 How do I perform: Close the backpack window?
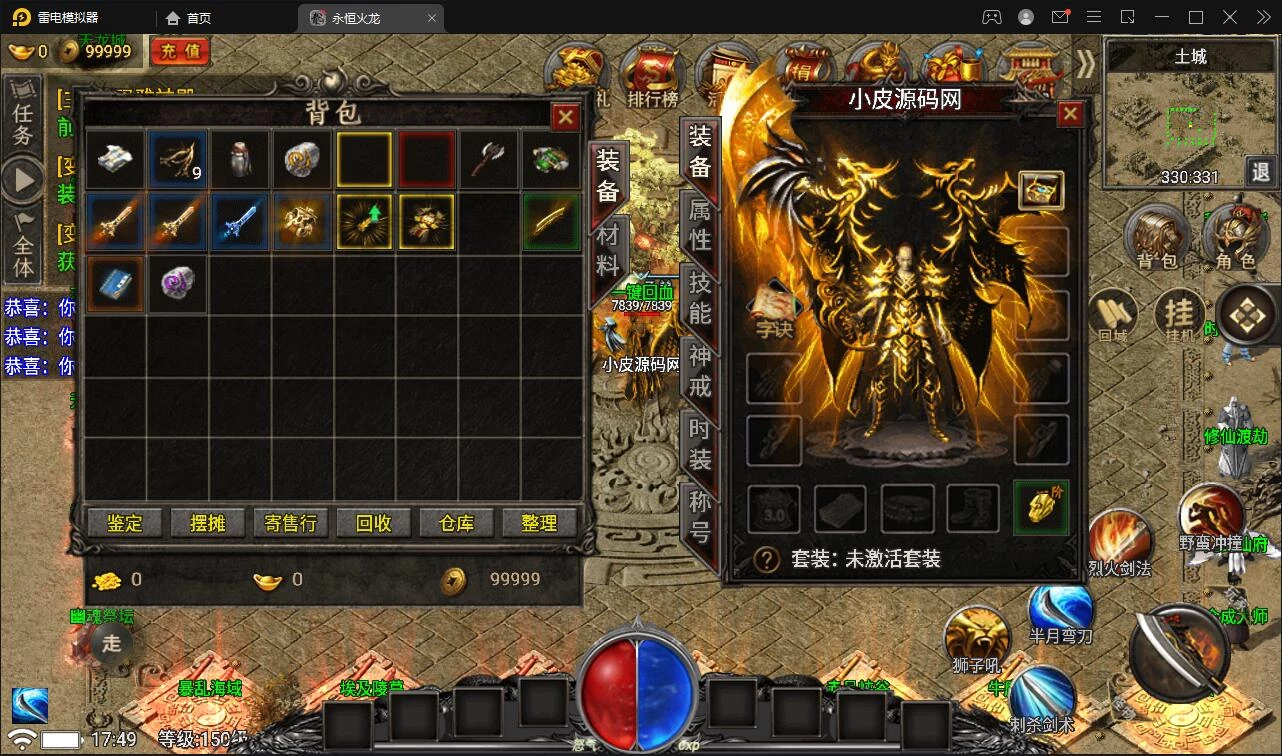point(566,118)
